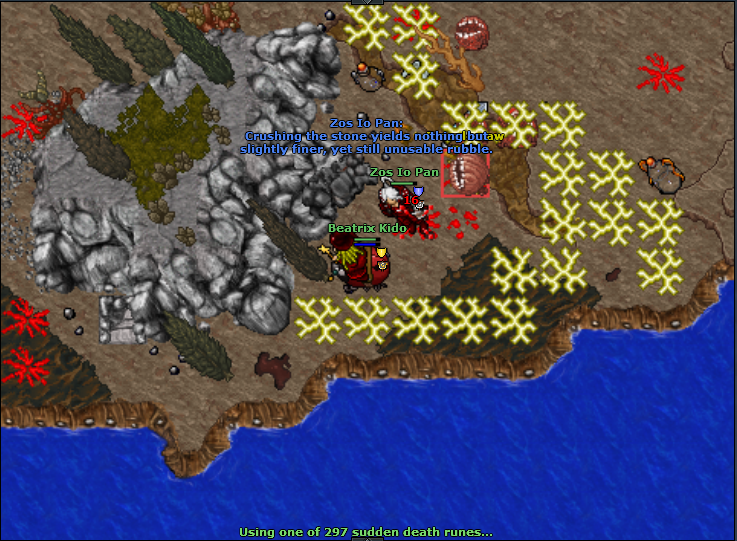Select the creature marked with the red target frame
This screenshot has width=737, height=541.
[466, 175]
